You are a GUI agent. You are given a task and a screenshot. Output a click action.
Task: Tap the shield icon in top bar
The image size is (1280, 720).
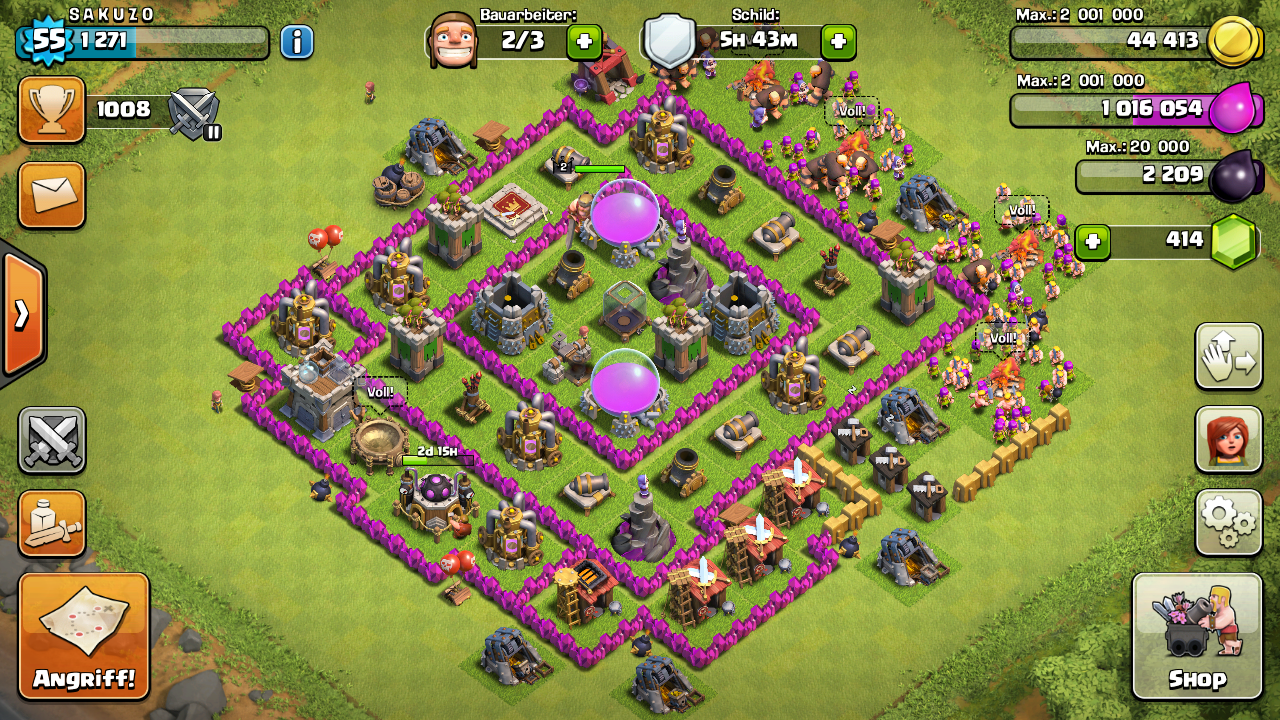coord(668,42)
